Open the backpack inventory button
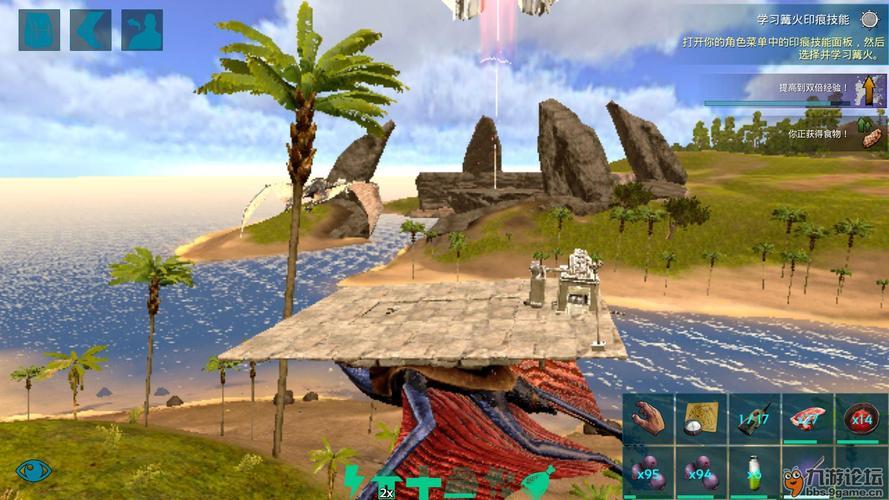This screenshot has height=500, width=889. pyautogui.click(x=39, y=30)
